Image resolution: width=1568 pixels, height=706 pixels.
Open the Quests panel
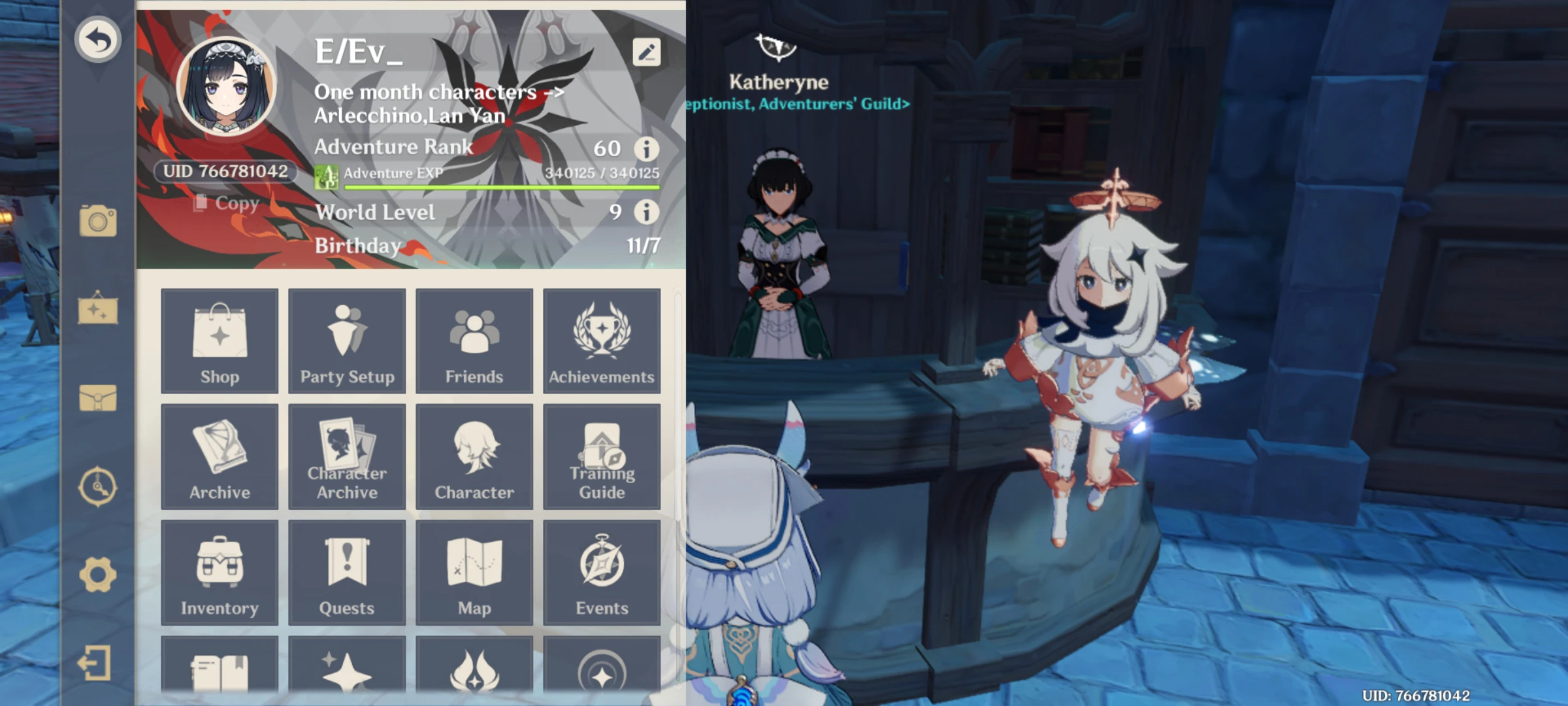(x=347, y=573)
